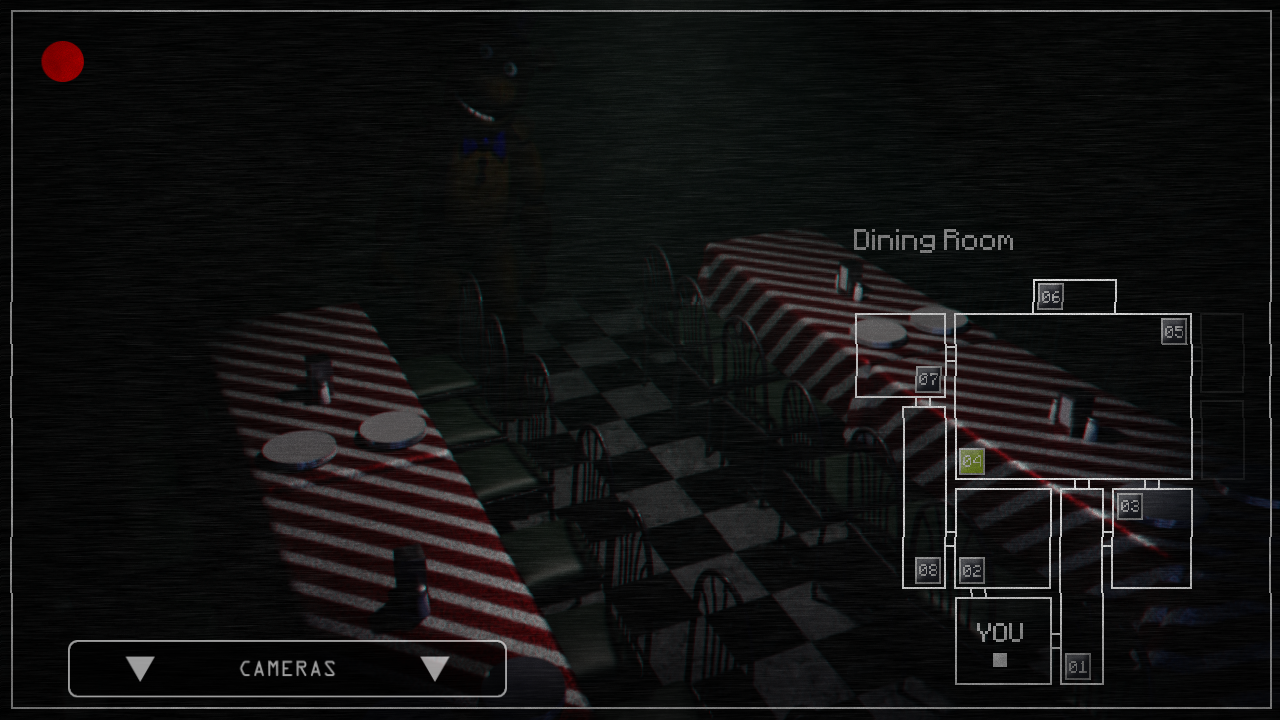This screenshot has width=1280, height=720.
Task: Collapse the camera view via the CAMERAS strip
Action: 287,668
